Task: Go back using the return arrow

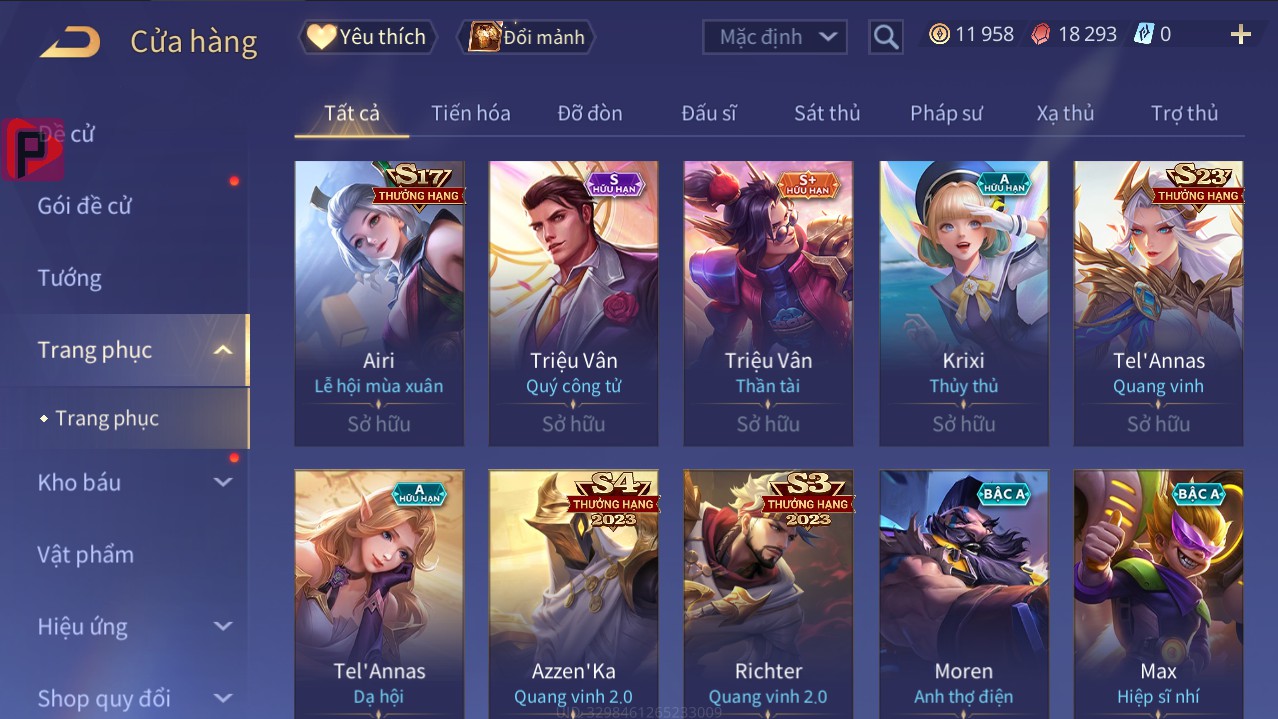Action: click(70, 41)
